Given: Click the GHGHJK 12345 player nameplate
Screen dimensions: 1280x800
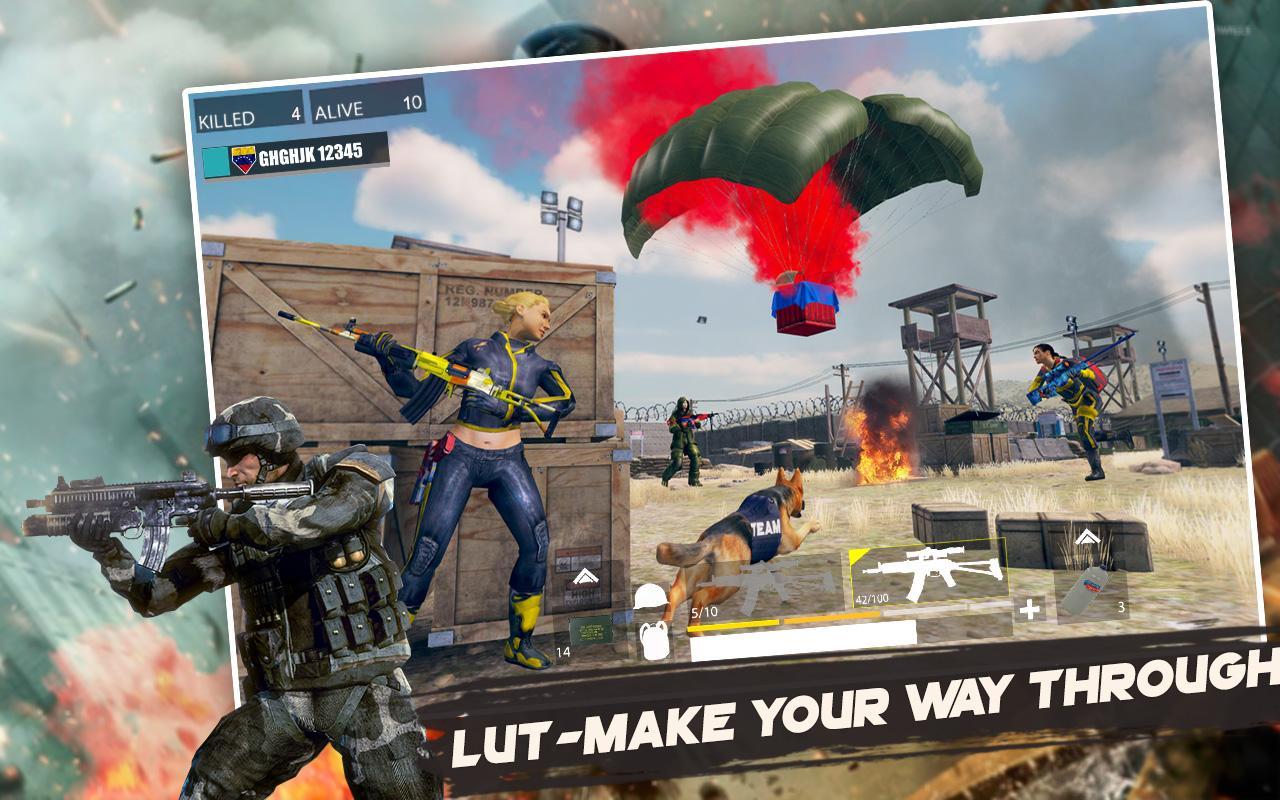Looking at the screenshot, I should click(x=310, y=153).
